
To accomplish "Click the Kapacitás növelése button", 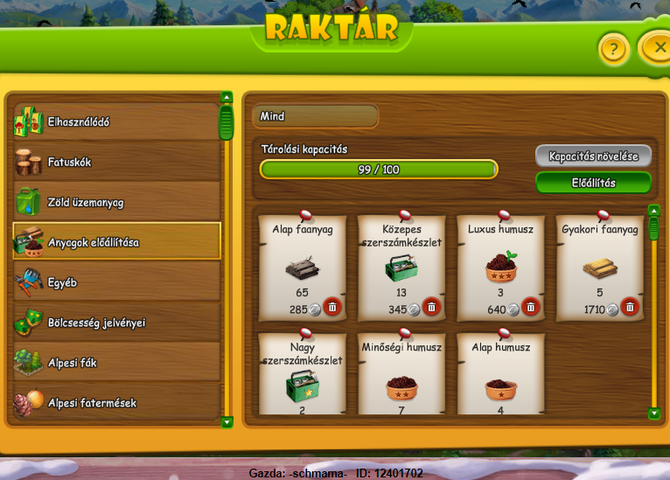I will (593, 156).
